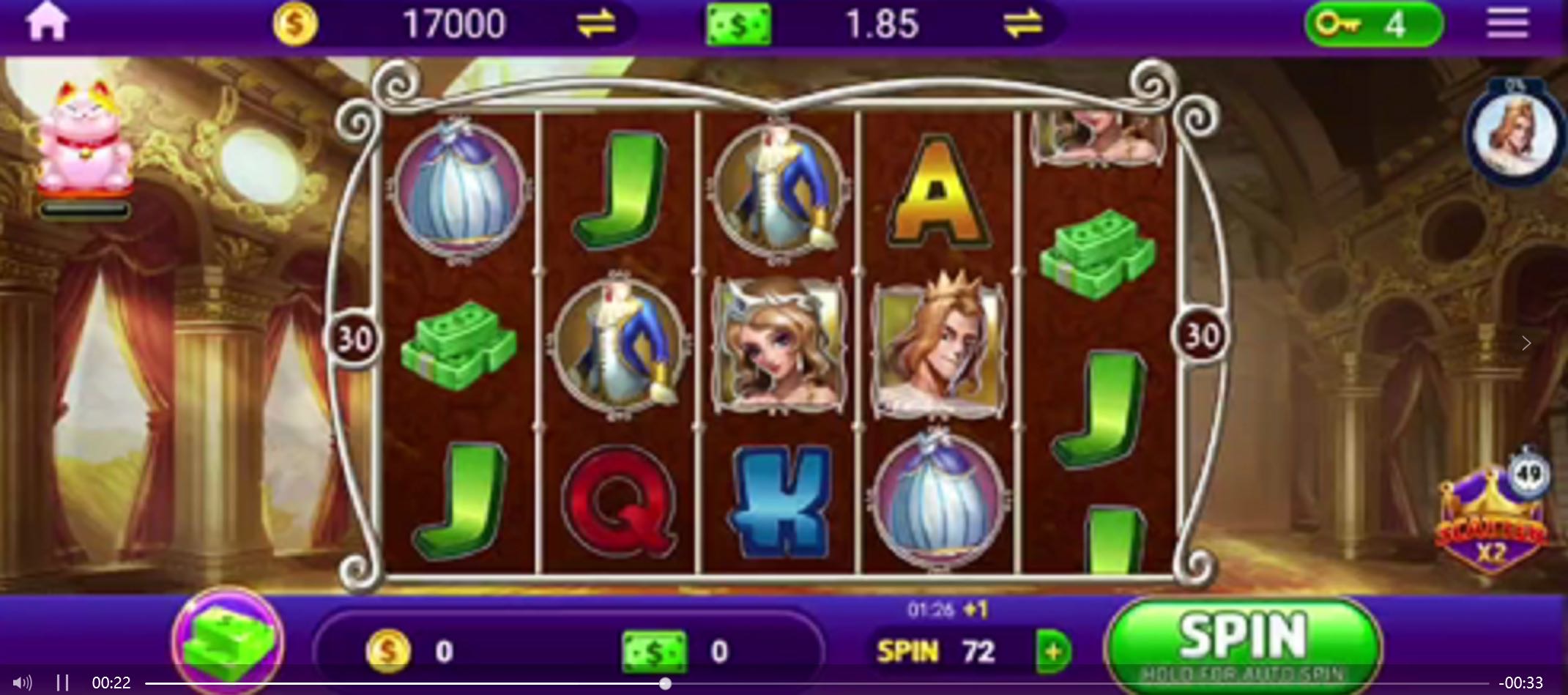Open the green cash stack button
Screen dimensions: 1568x695
228,640
